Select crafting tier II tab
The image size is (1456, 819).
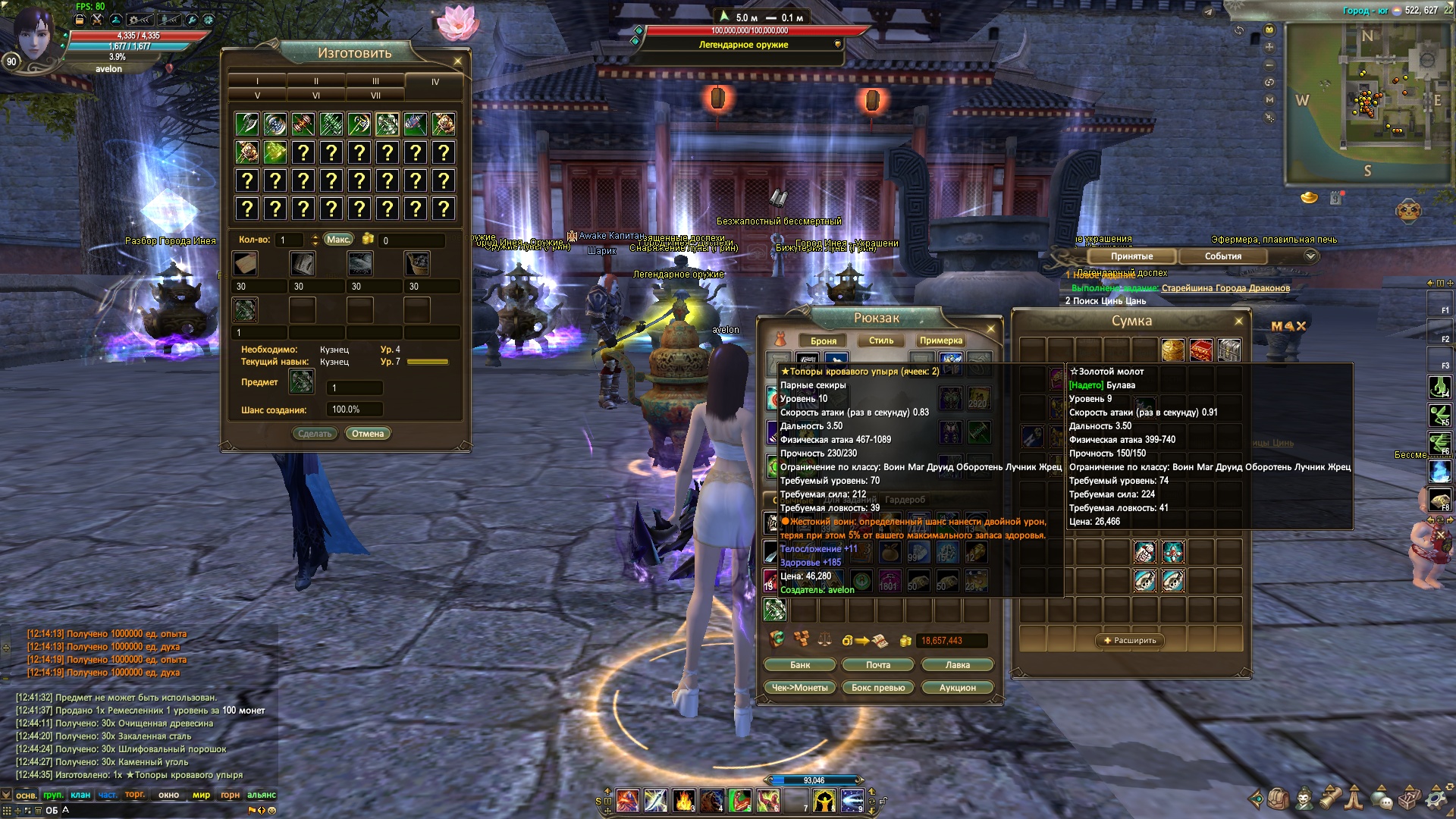click(316, 81)
